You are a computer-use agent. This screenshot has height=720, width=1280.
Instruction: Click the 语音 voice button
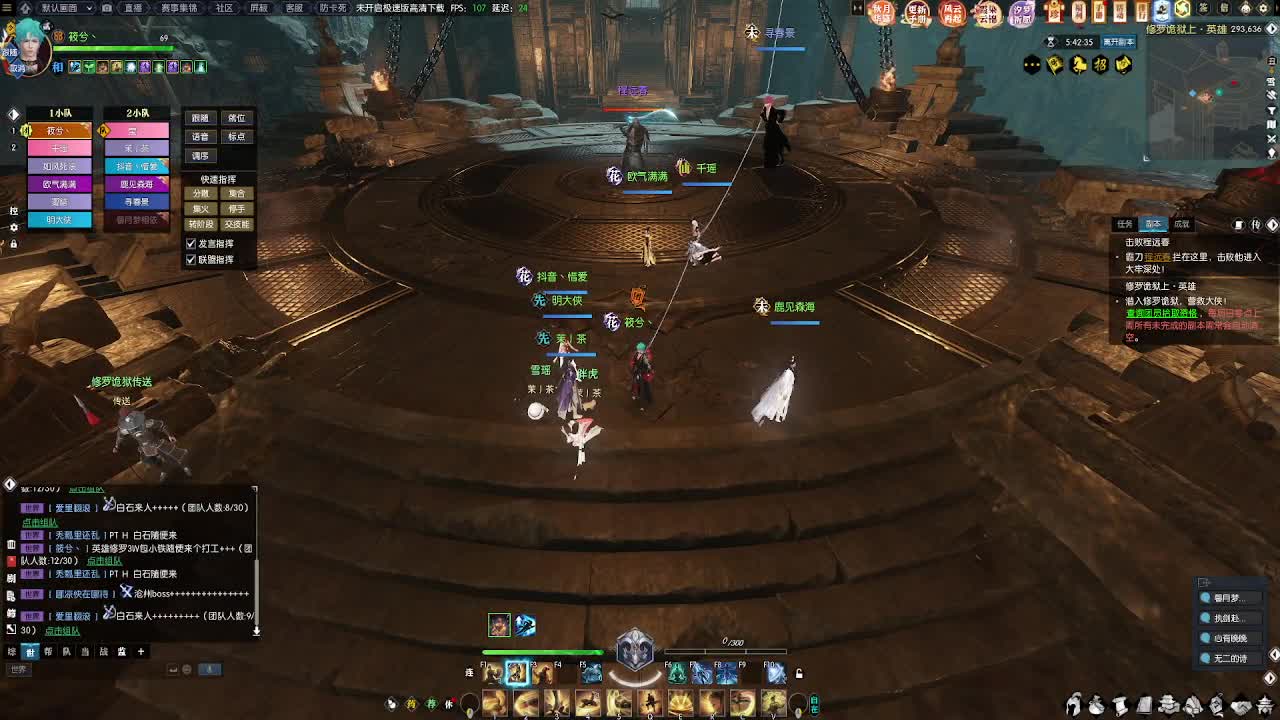(200, 137)
